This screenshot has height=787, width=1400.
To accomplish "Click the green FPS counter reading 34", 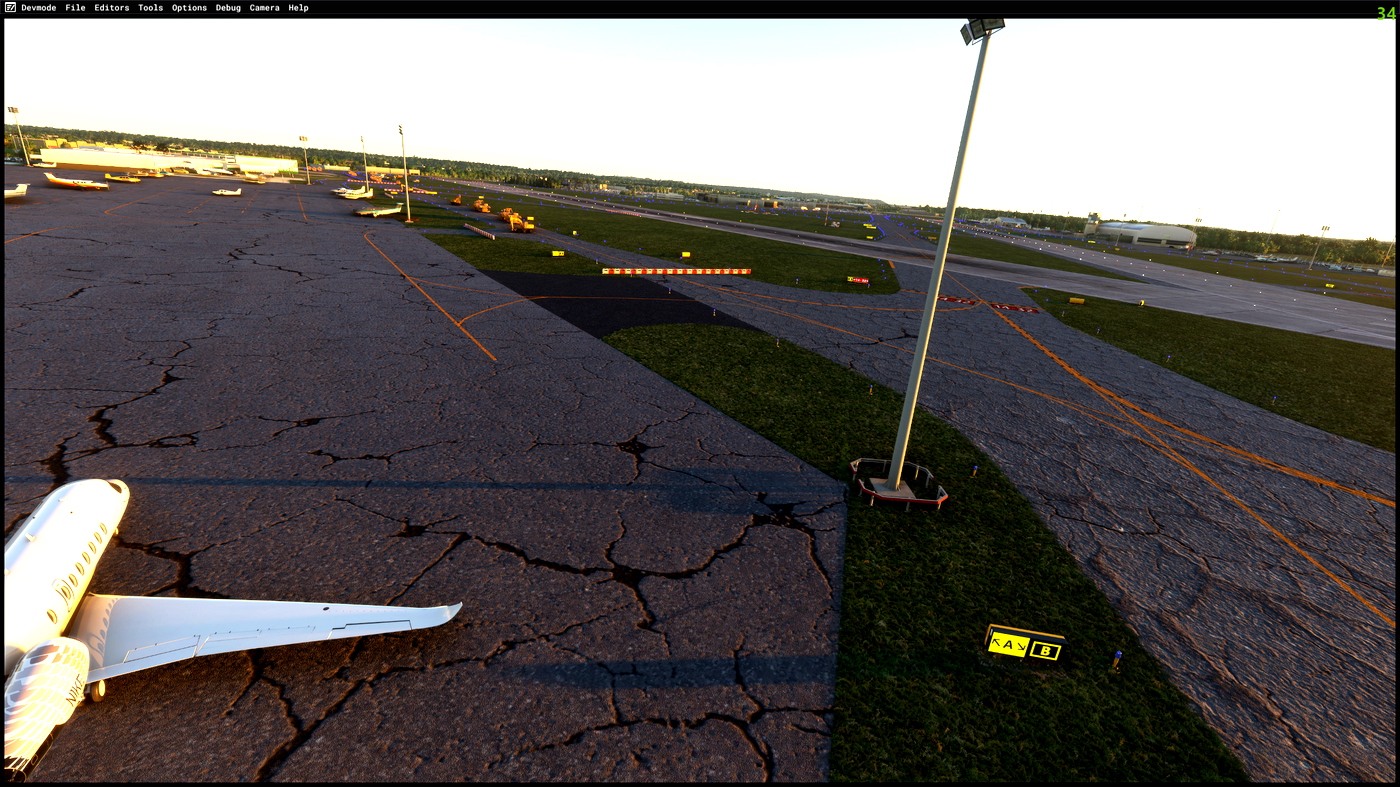I will click(x=1388, y=12).
